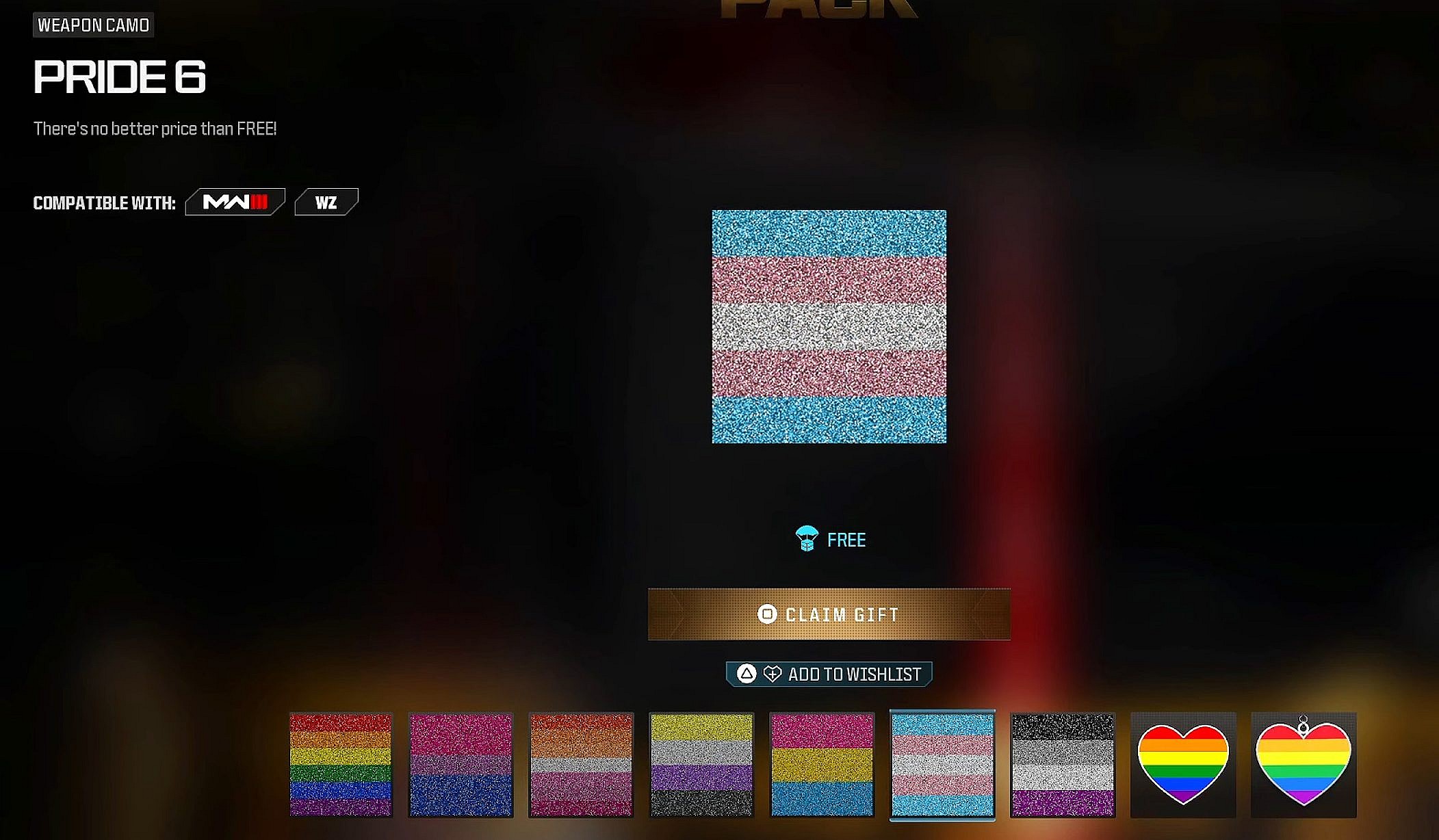
Task: Select the rainbow heart weapon charm icon
Action: tap(1302, 765)
